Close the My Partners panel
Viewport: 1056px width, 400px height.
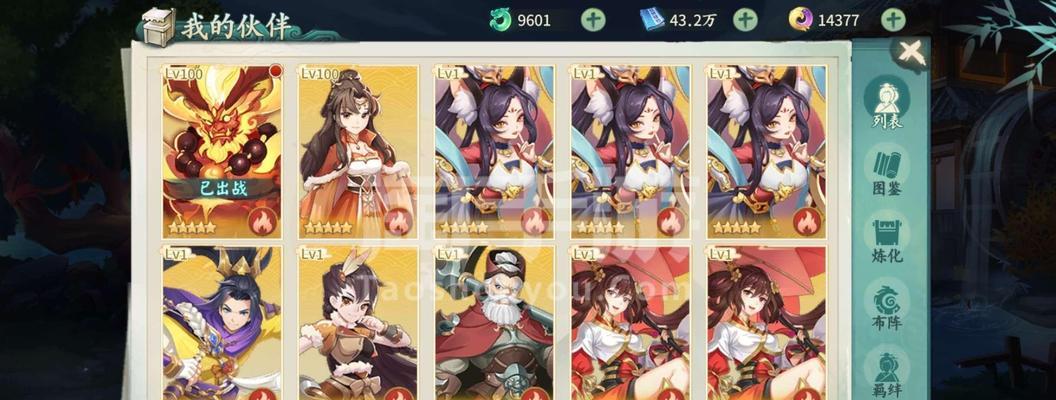910,54
